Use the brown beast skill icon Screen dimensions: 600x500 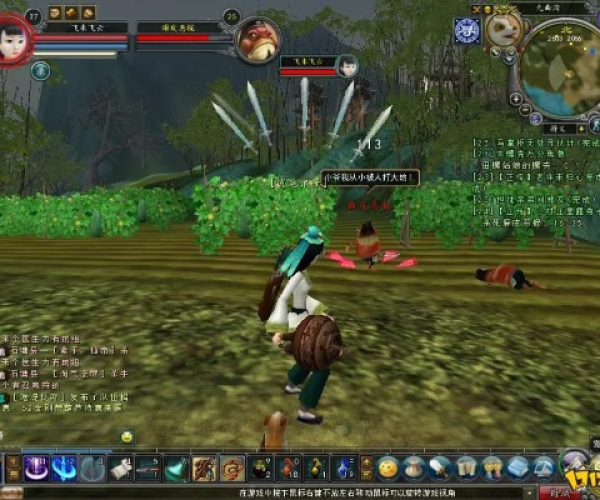205,467
